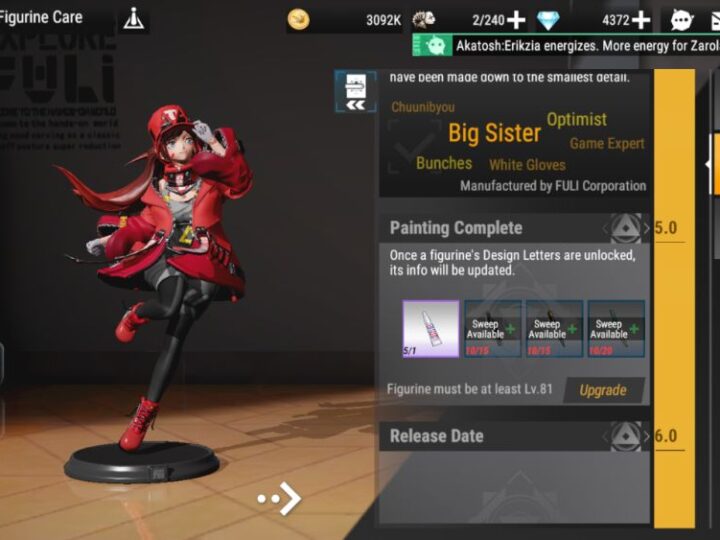Open the chat bubble icon

tap(681, 20)
